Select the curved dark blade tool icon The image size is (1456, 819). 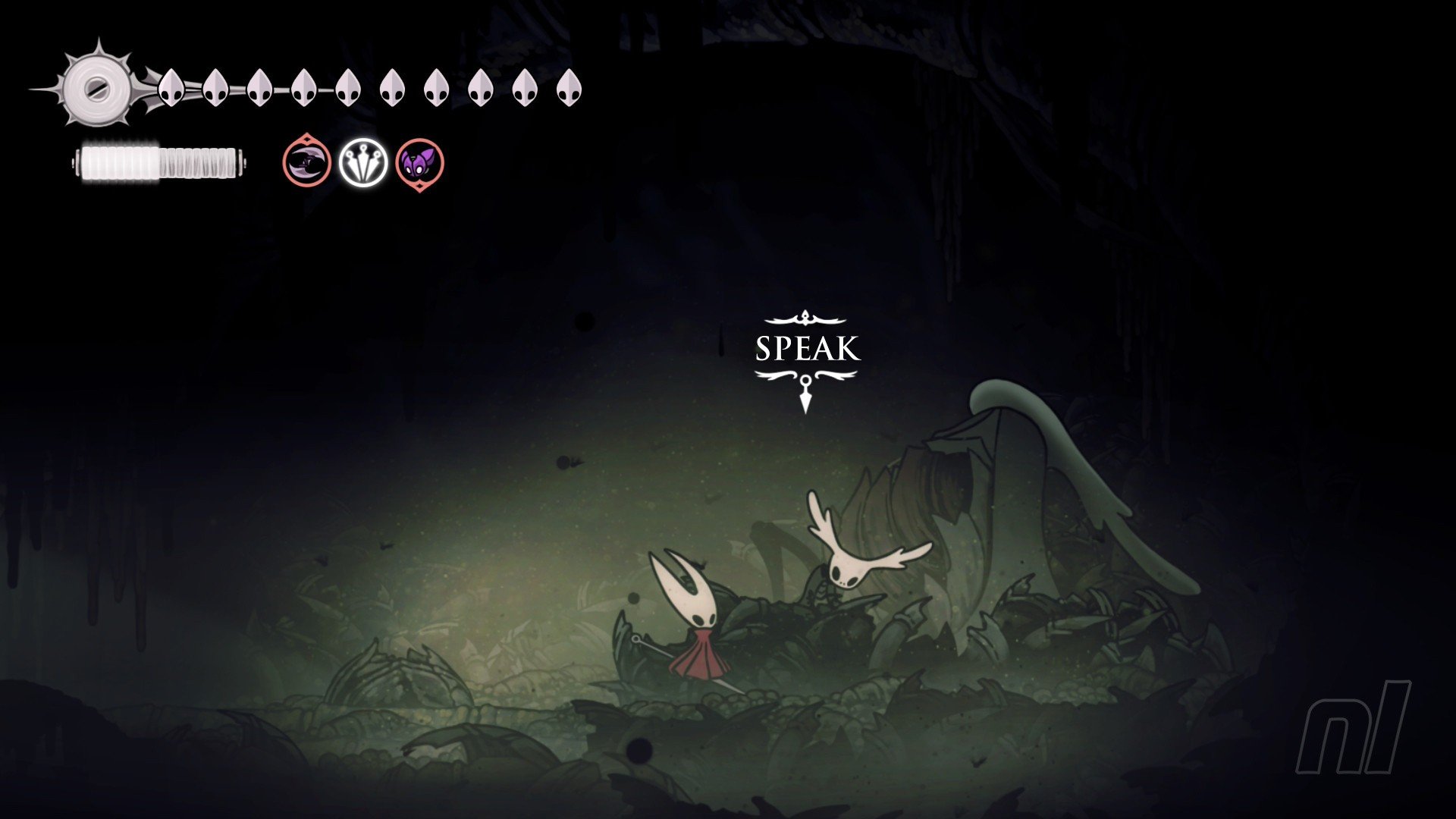[306, 162]
